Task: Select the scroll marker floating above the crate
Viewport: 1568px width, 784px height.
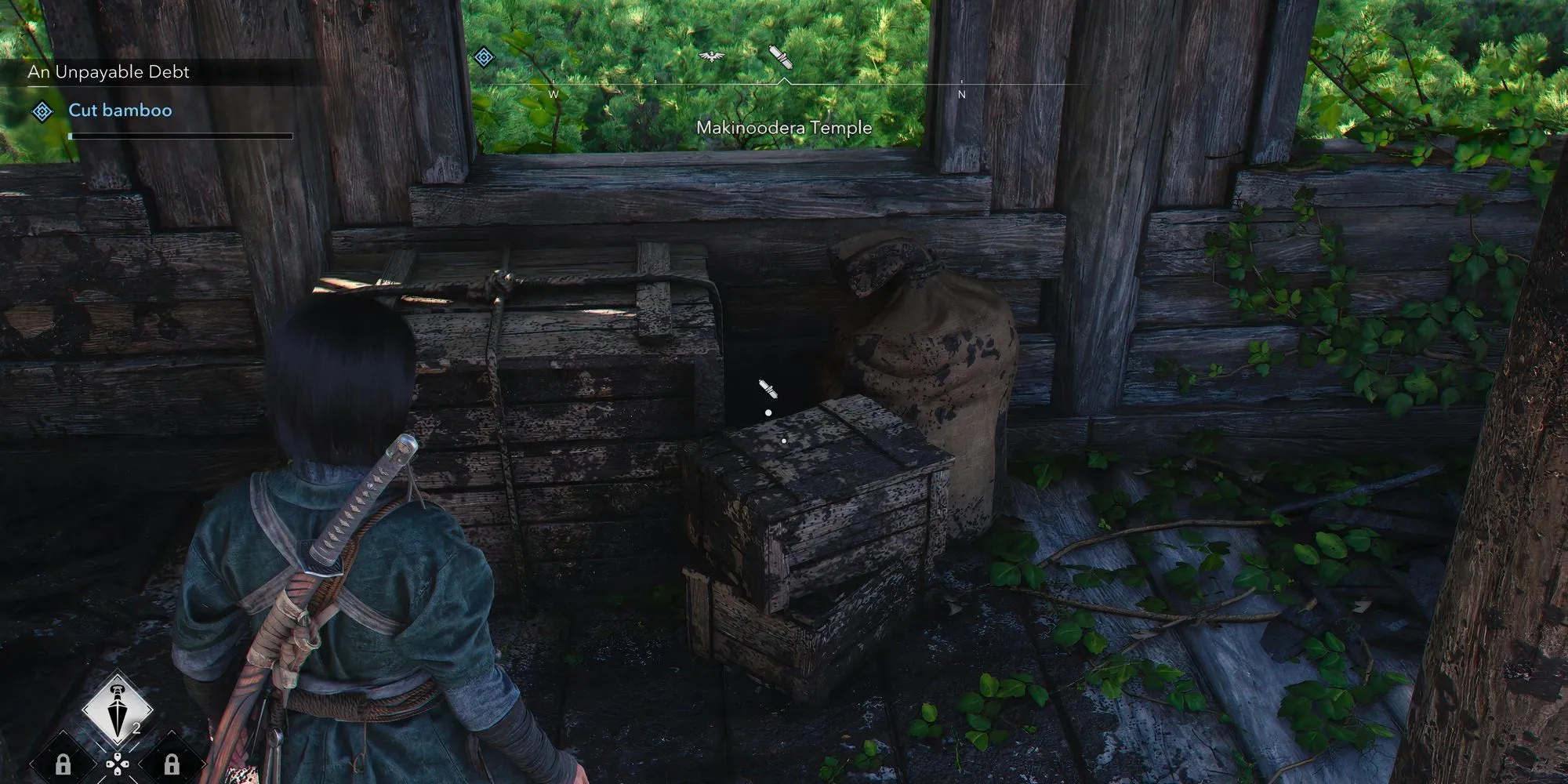Action: pos(767,389)
